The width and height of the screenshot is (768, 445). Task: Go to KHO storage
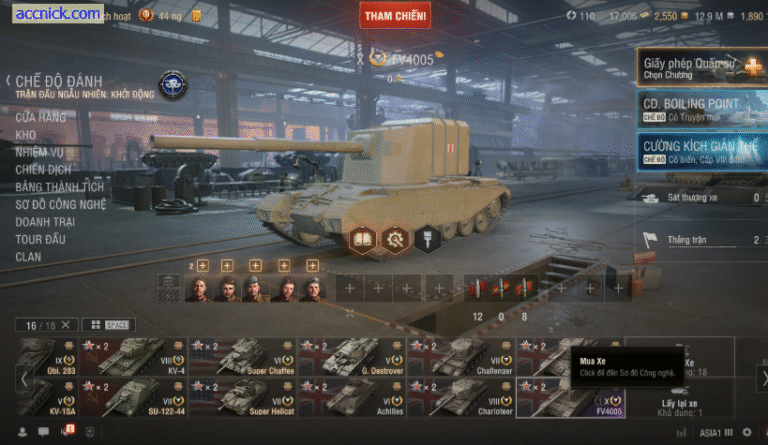tap(25, 134)
